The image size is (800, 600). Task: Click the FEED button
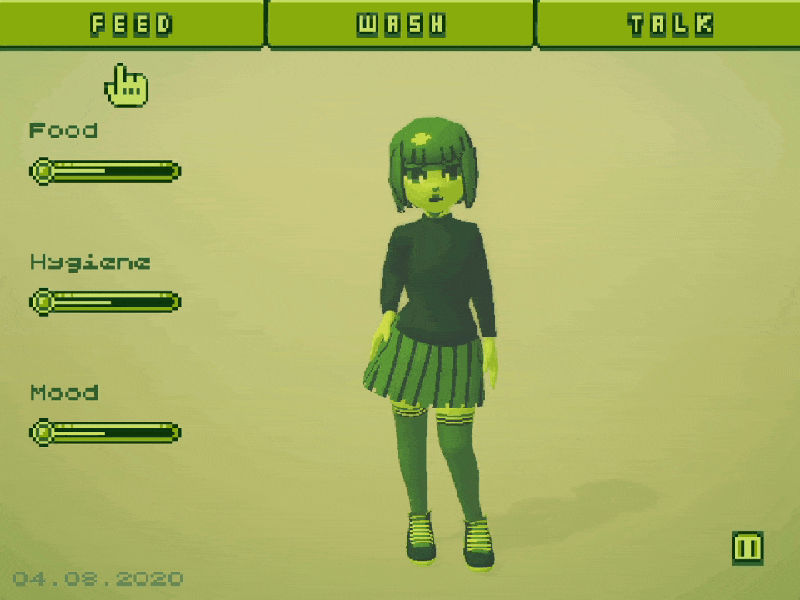tap(131, 24)
